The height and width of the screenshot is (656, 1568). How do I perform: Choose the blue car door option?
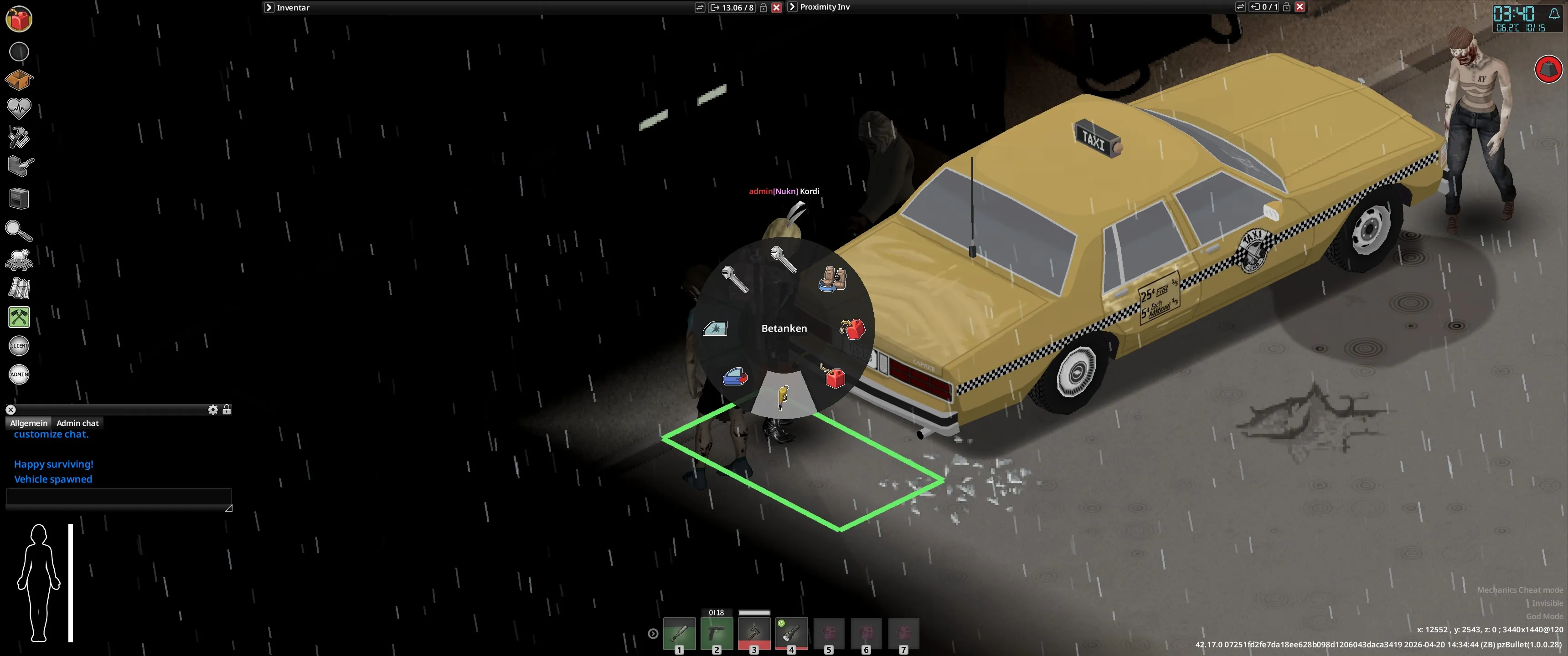tap(735, 377)
